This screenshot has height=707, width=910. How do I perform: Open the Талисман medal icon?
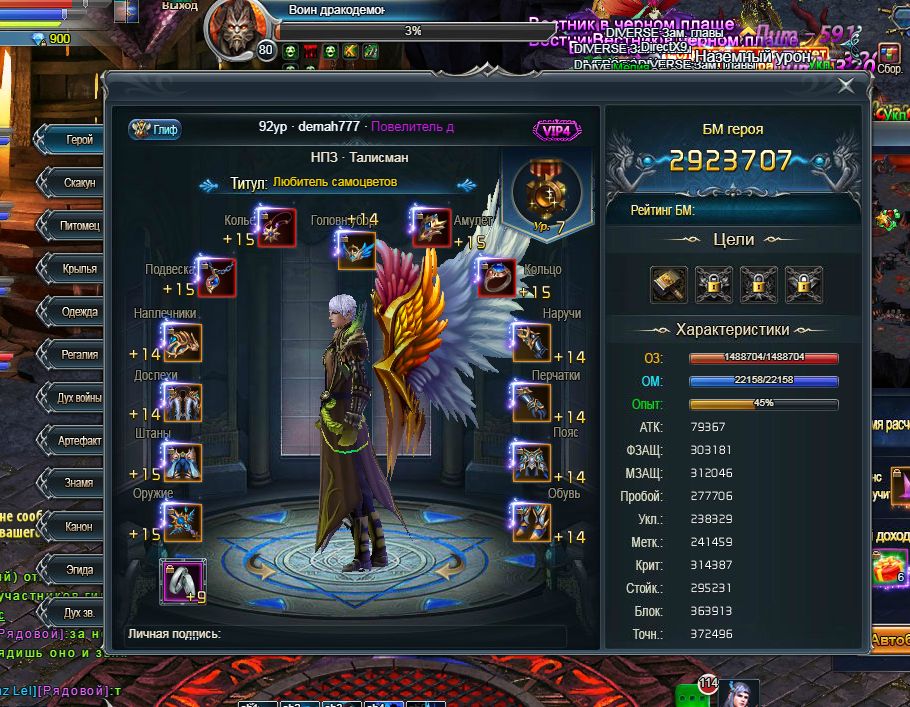547,190
